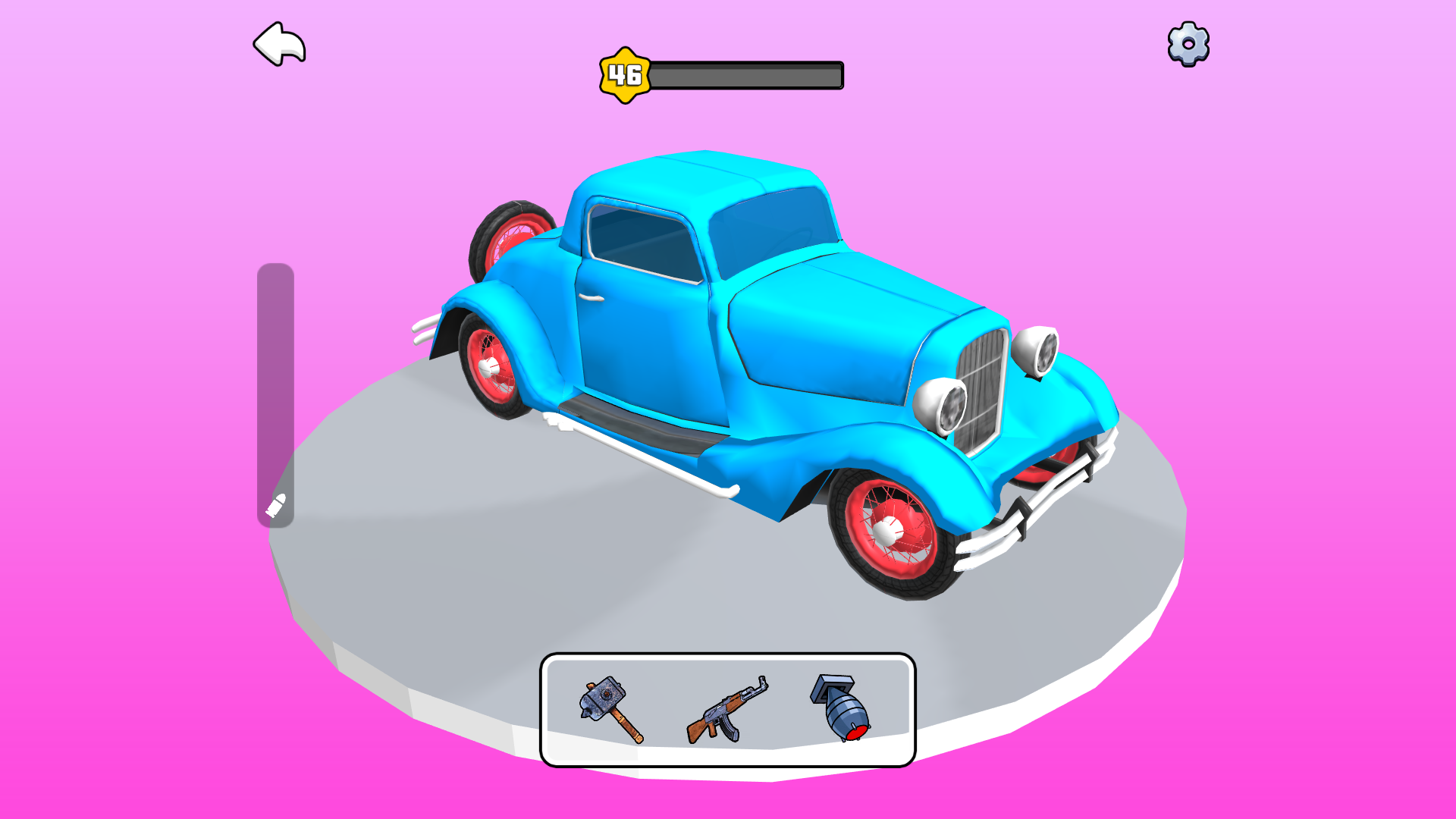The width and height of the screenshot is (1456, 819).
Task: Click the level 46 star badge
Action: [624, 75]
